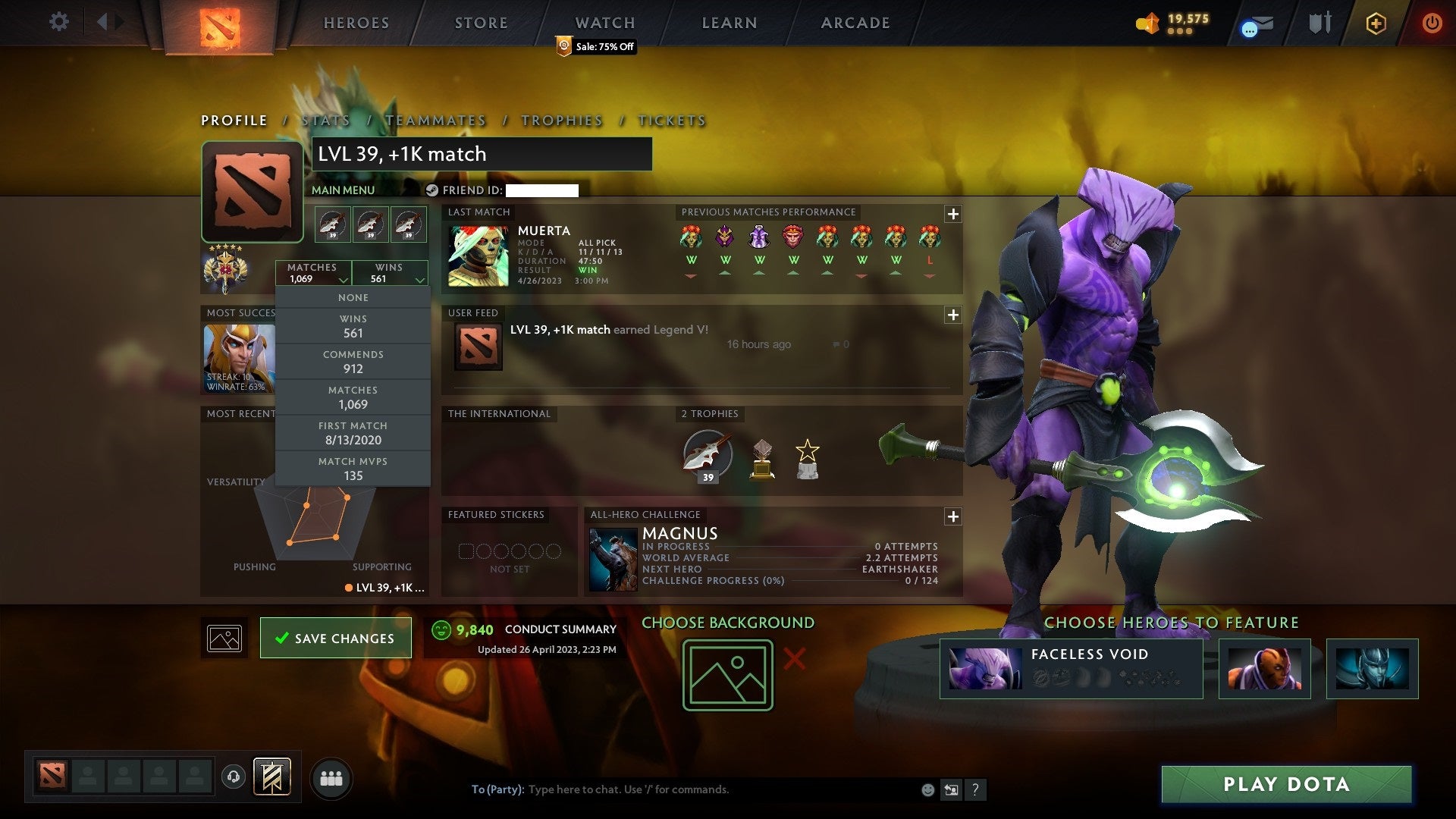Screen dimensions: 1456x819
Task: Open the settings gear icon
Action: tap(59, 22)
